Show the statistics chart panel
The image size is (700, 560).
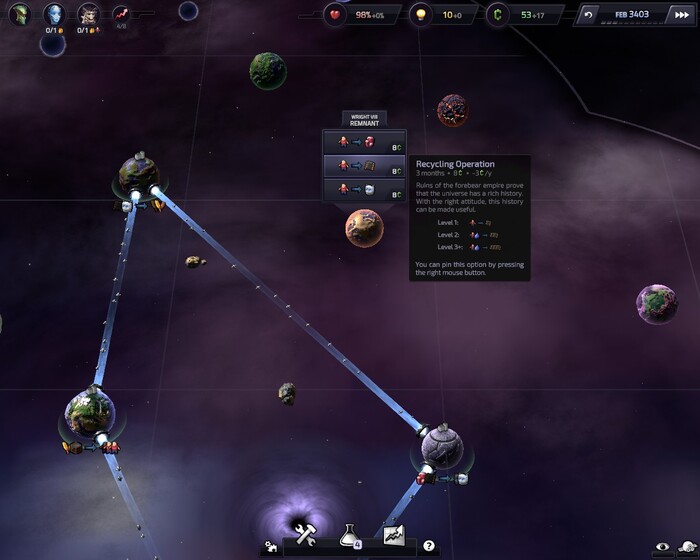pos(392,535)
